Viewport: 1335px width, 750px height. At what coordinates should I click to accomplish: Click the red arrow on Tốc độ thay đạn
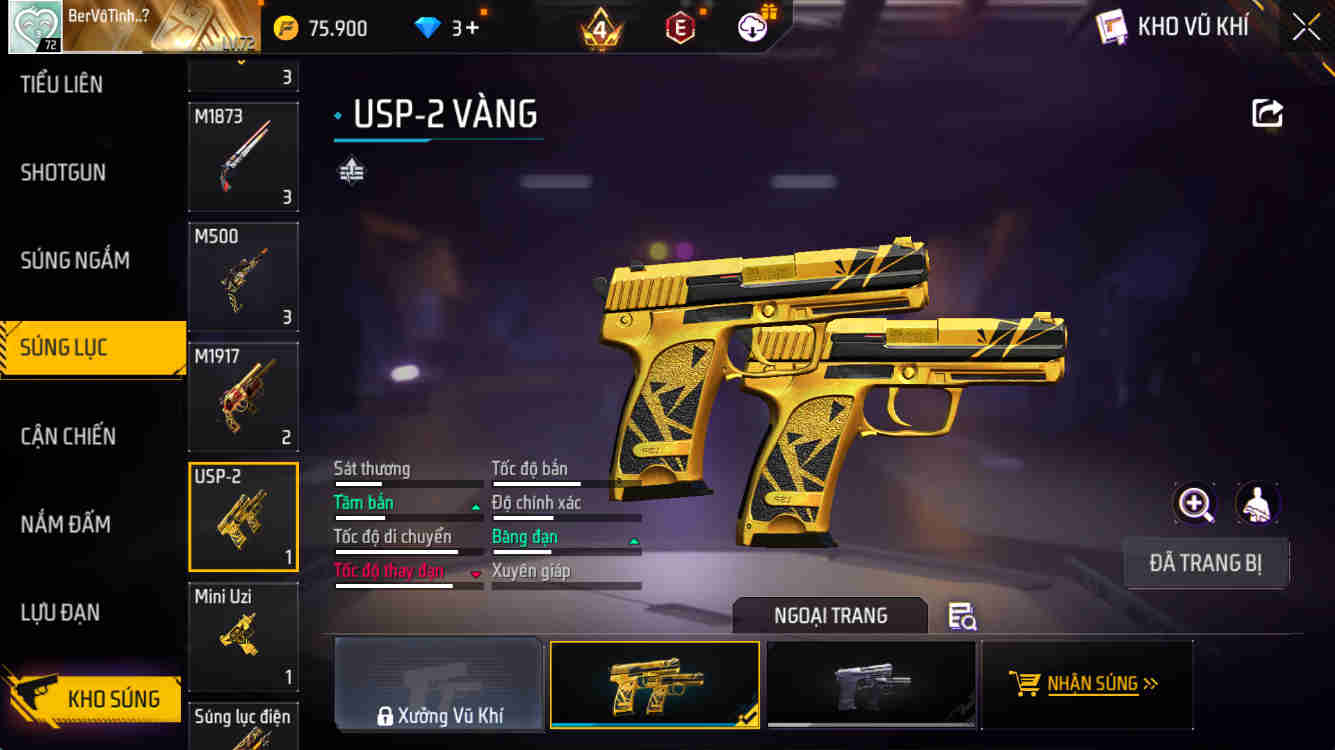pyautogui.click(x=474, y=573)
